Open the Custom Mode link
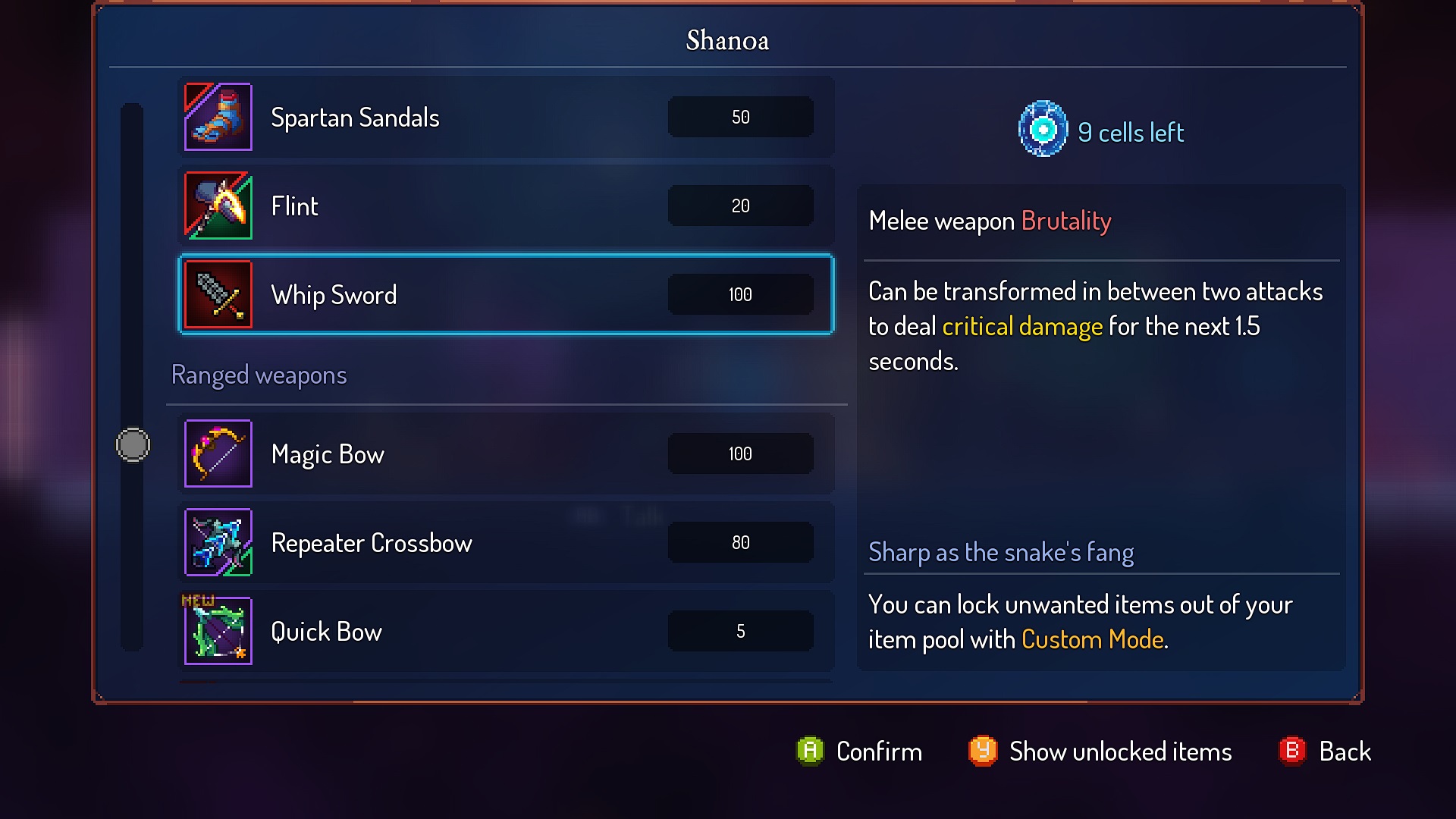 [x=1092, y=639]
